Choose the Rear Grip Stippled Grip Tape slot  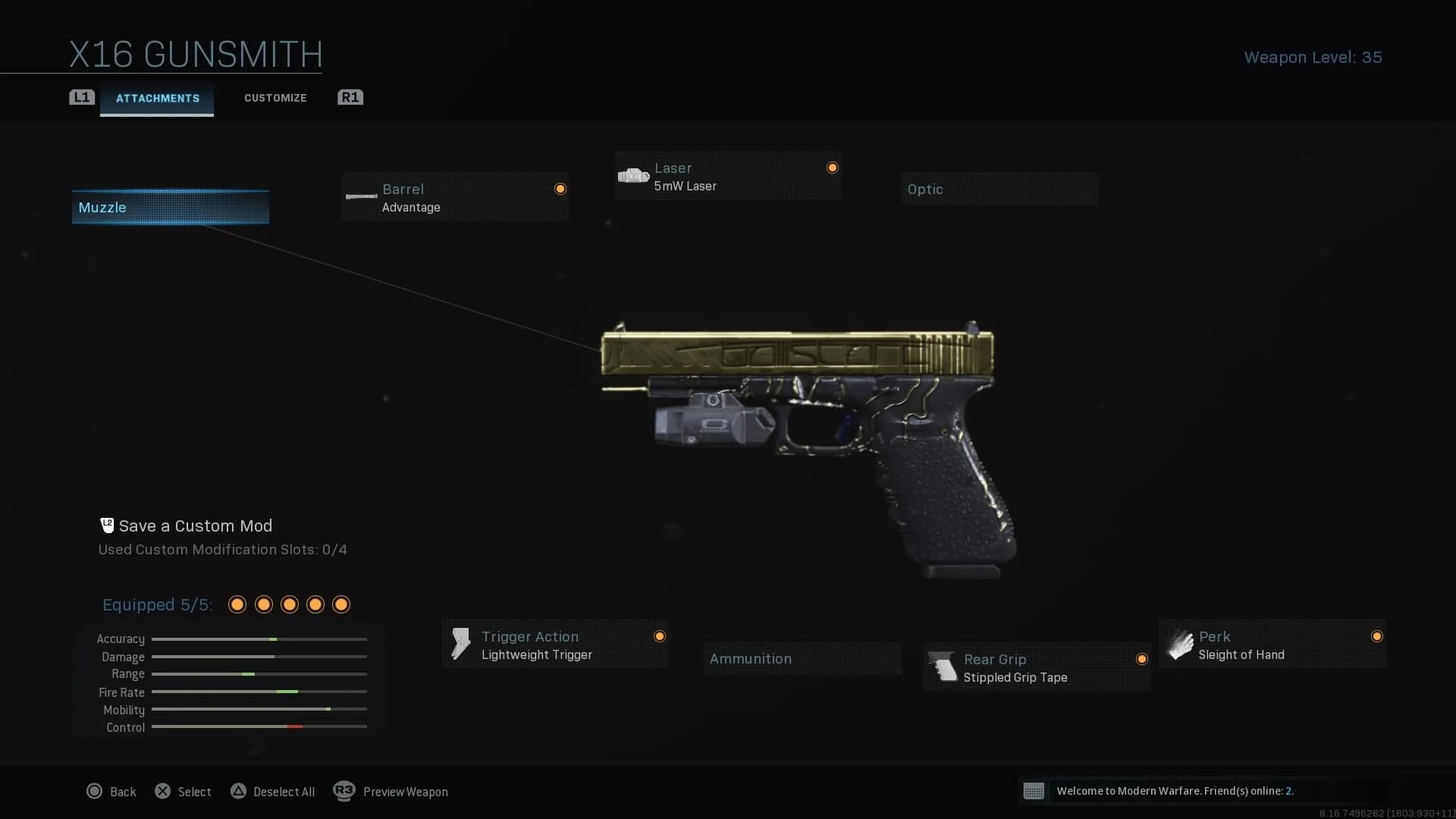tap(1037, 667)
